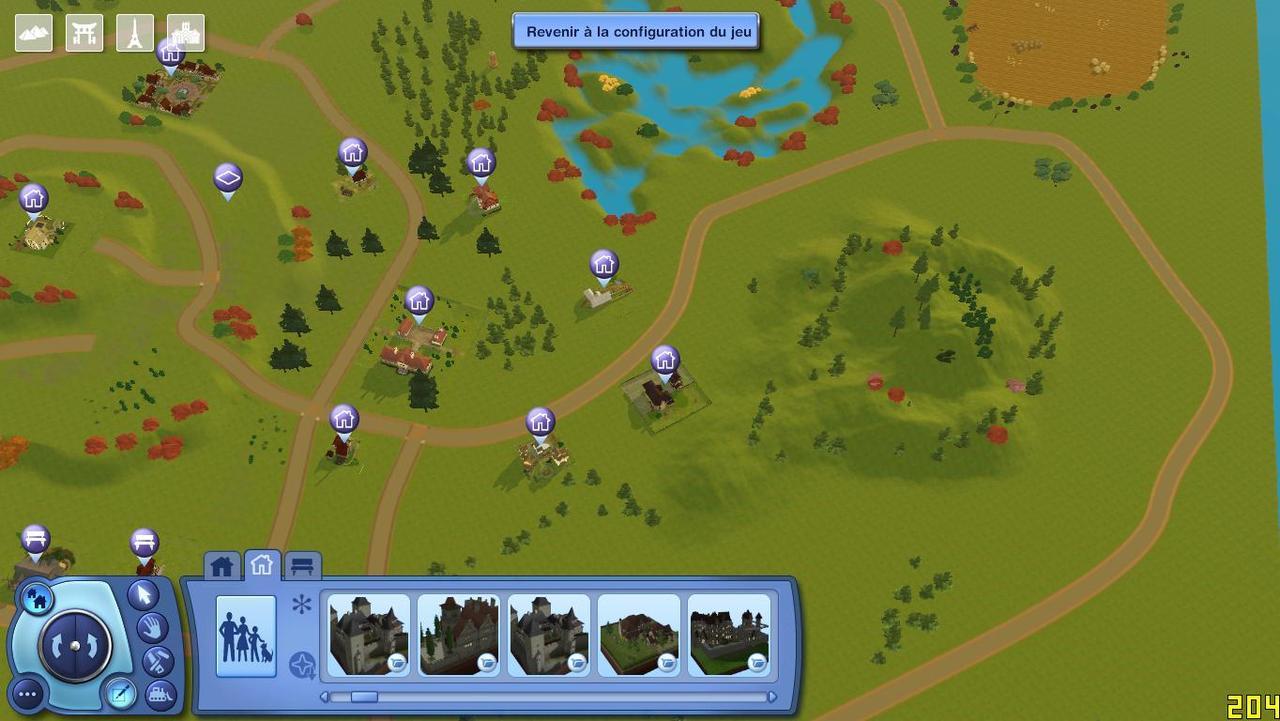Activate the arrow cursor tool
This screenshot has width=1280, height=721.
[x=143, y=595]
